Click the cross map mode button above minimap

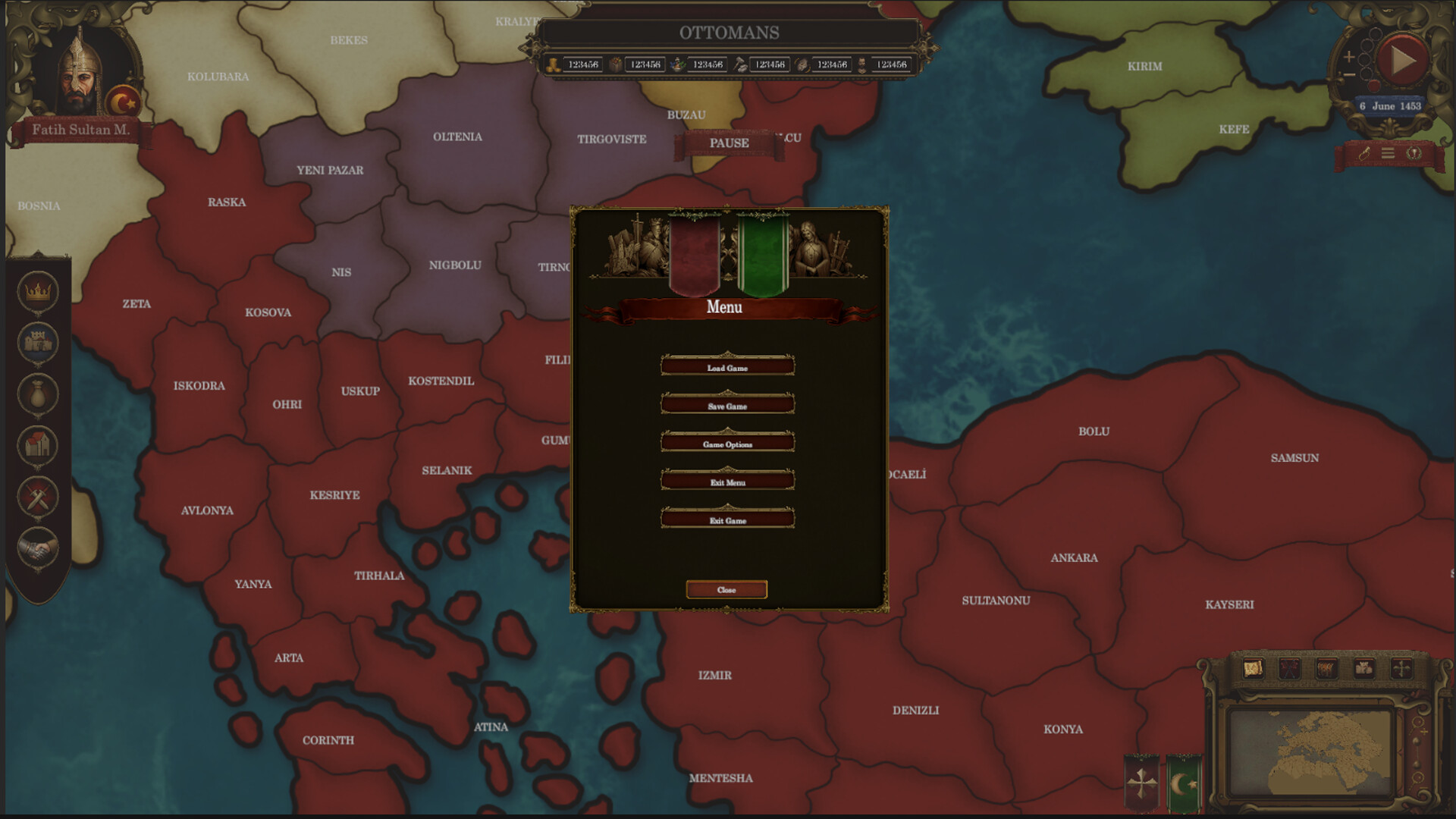coord(1402,667)
